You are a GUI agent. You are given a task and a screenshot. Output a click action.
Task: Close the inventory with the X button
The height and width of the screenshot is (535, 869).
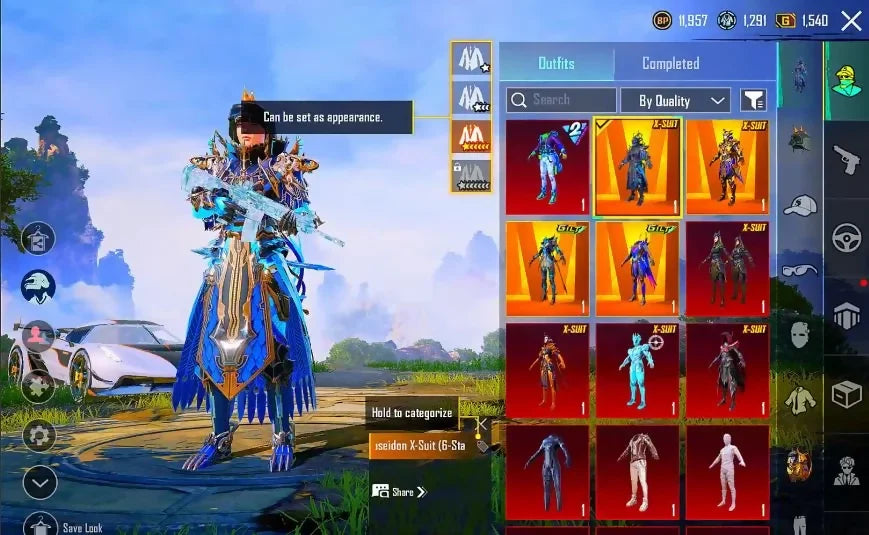[851, 21]
